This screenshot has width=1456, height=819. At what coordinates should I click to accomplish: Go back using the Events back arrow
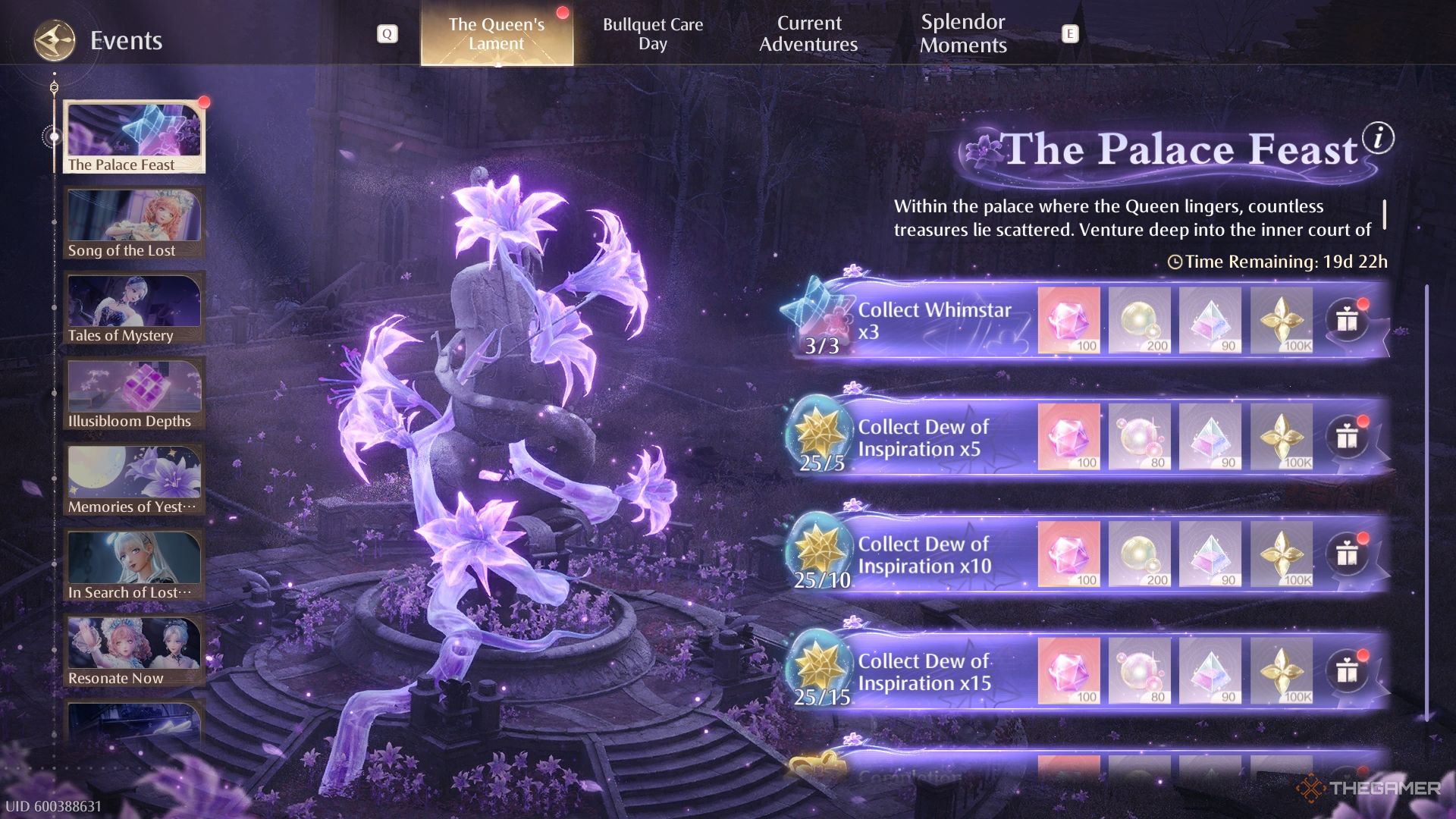pos(54,40)
